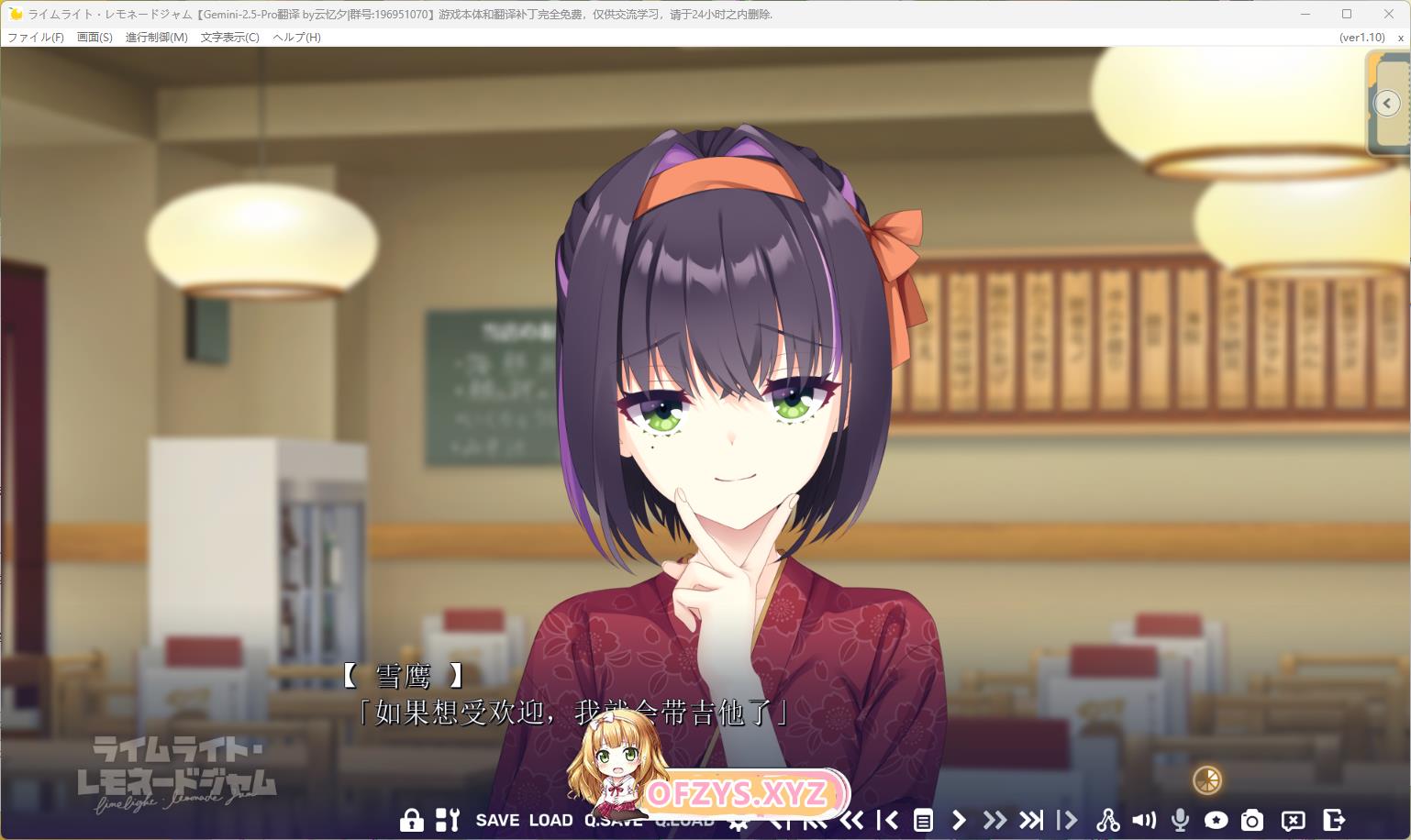
Task: Open the 文字表示(C) menu
Action: [x=229, y=38]
